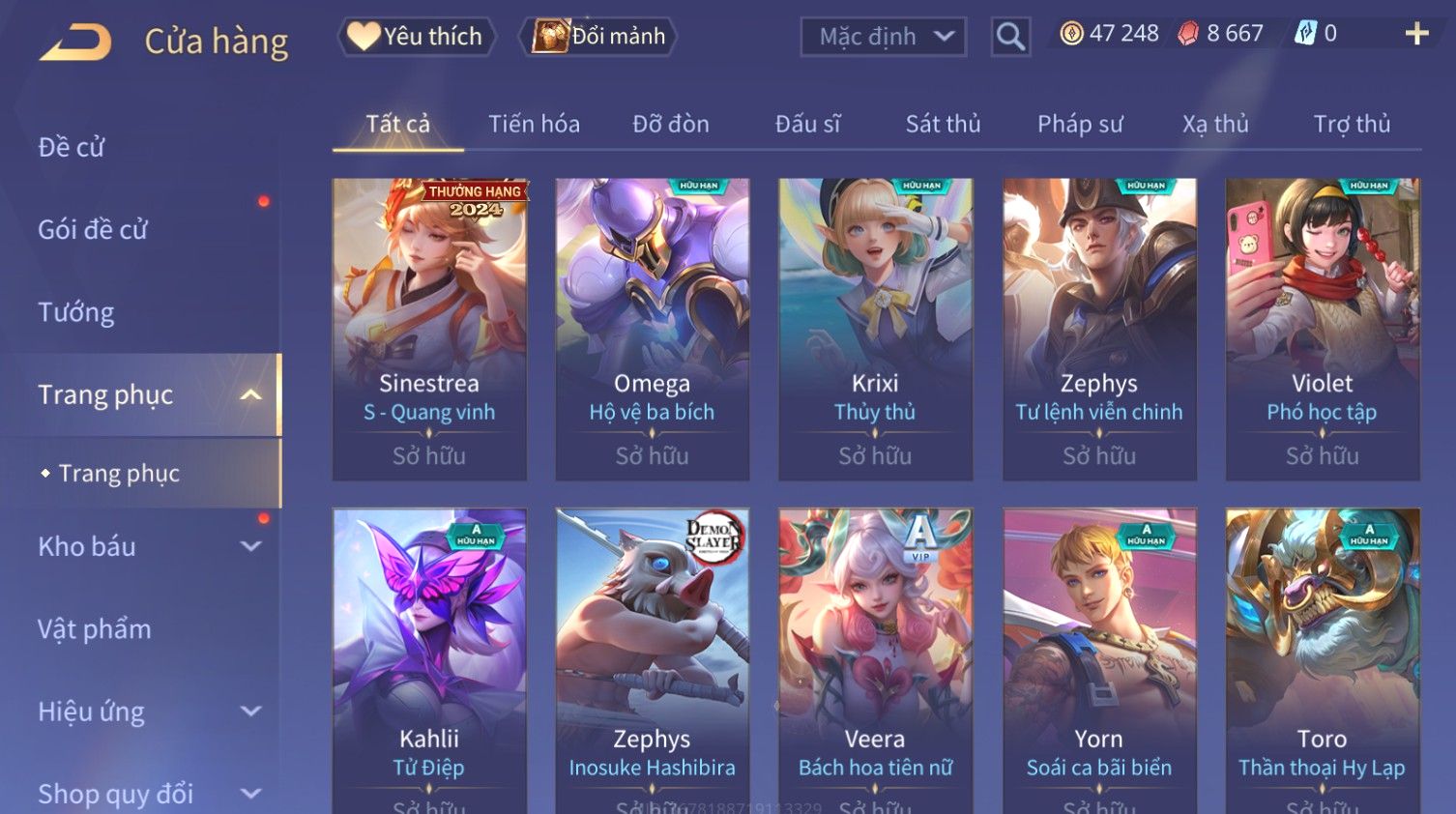The width and height of the screenshot is (1456, 814).
Task: Open the Vật phẩm items section
Action: coord(95,629)
